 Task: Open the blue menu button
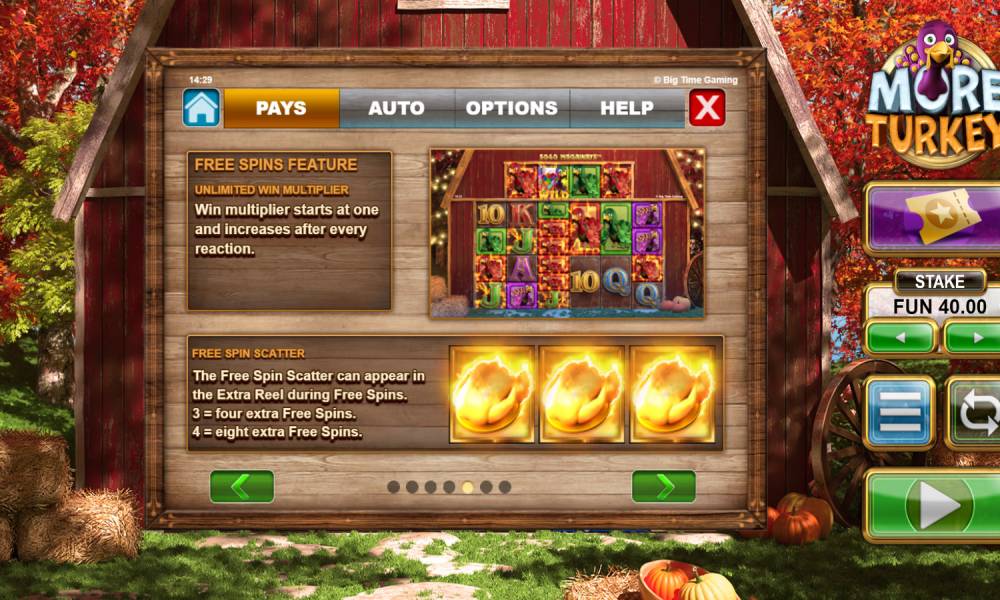click(900, 412)
